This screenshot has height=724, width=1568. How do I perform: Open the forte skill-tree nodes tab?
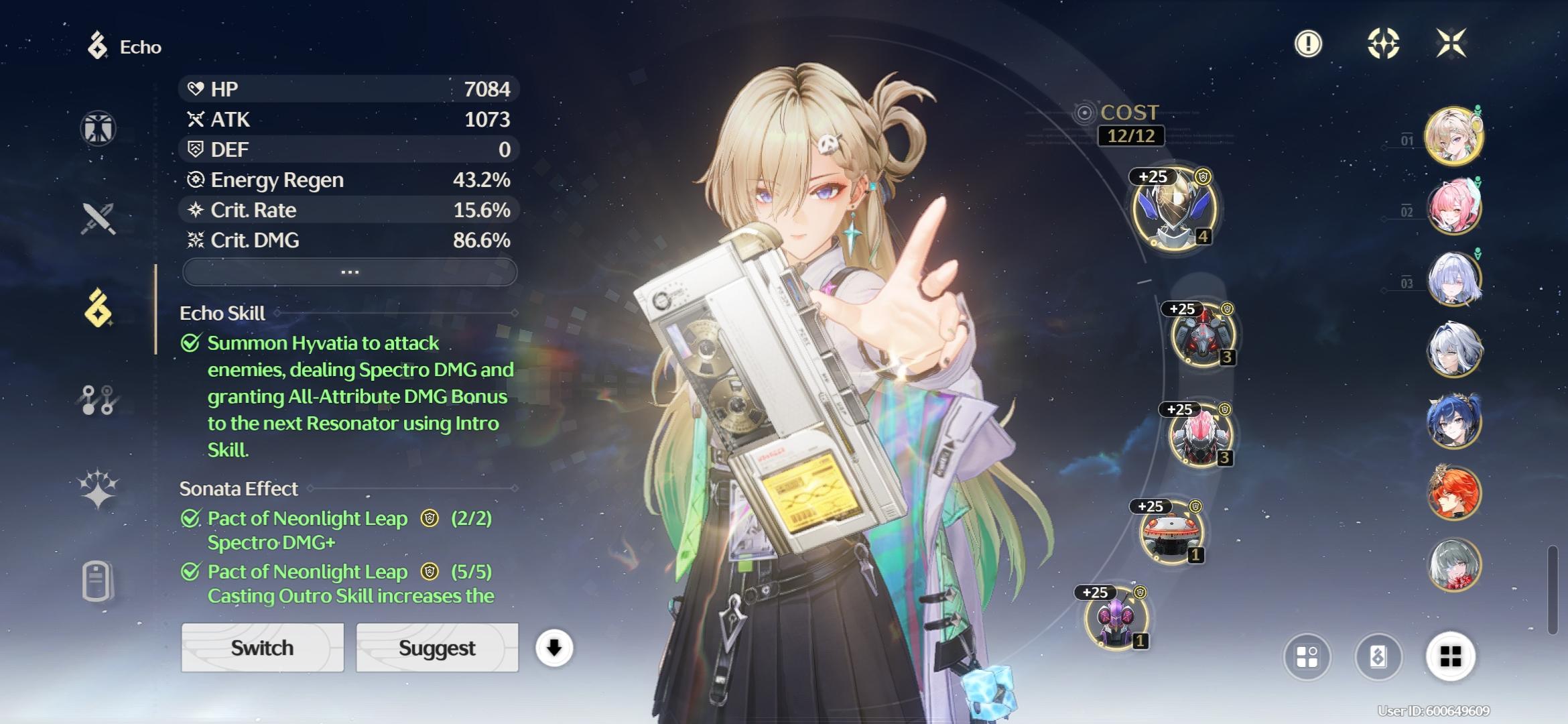click(98, 400)
